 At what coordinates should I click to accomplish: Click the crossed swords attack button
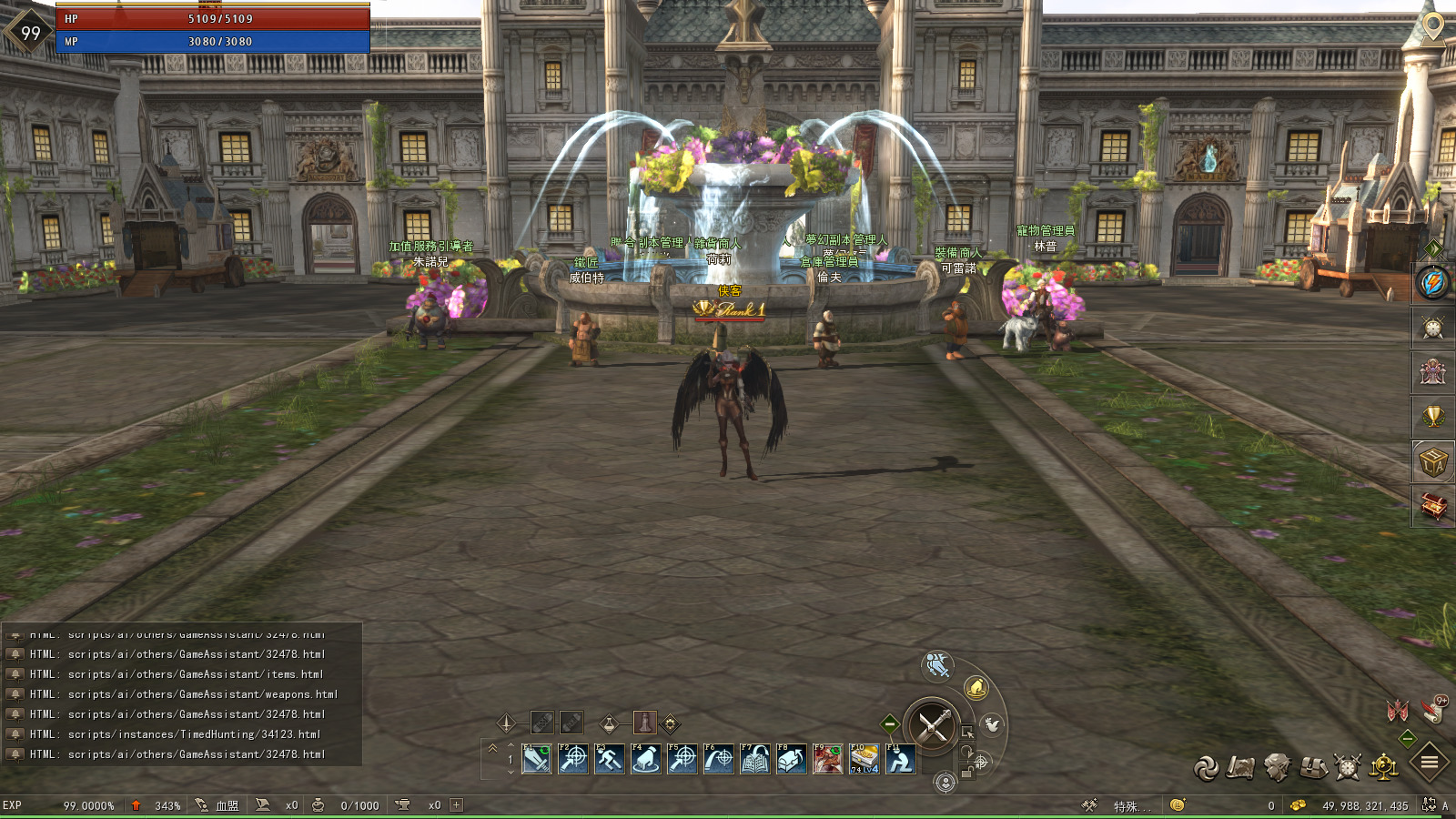click(934, 725)
